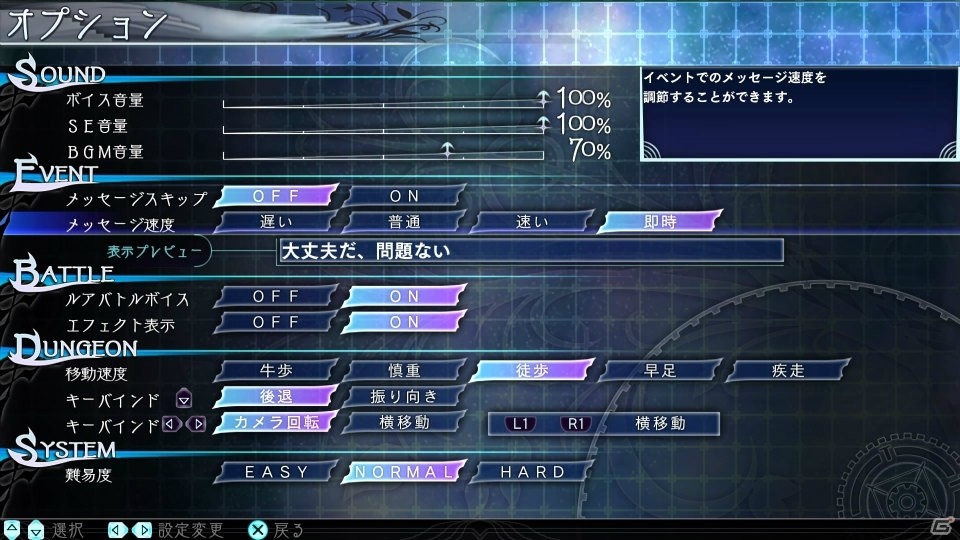Set movement speed to 早足
Viewport: 960px width, 540px height.
point(660,371)
